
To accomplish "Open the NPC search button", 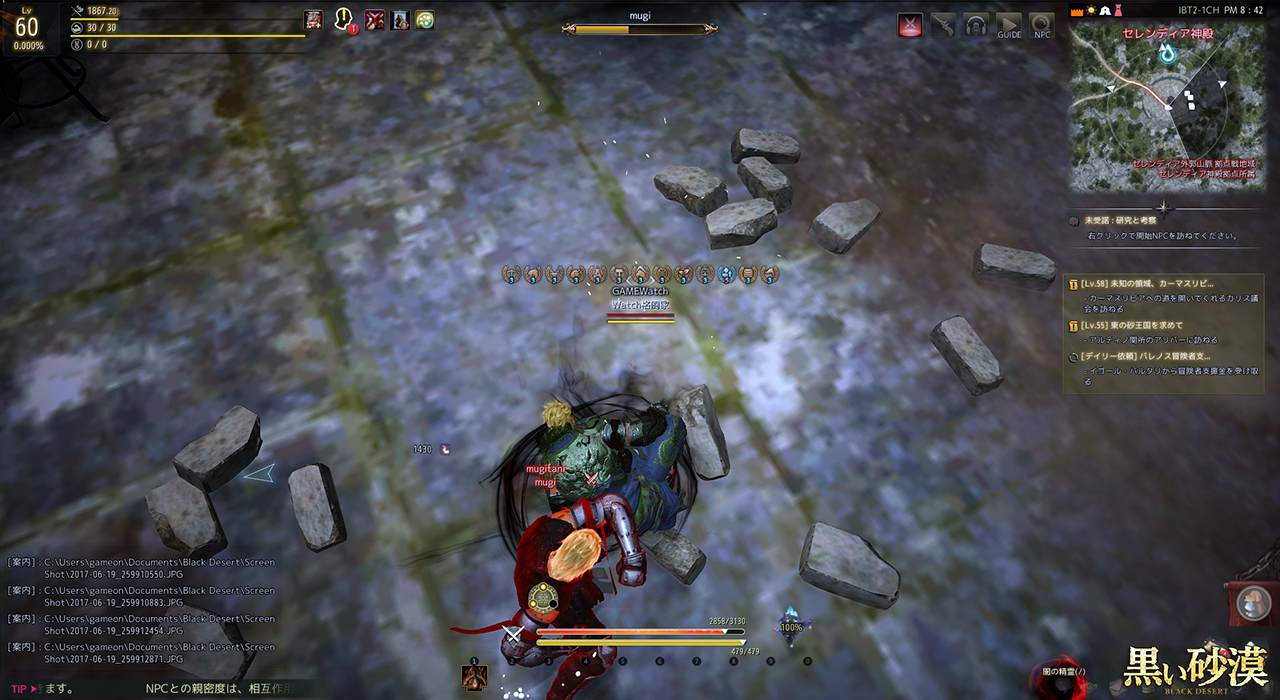I will click(x=1042, y=26).
